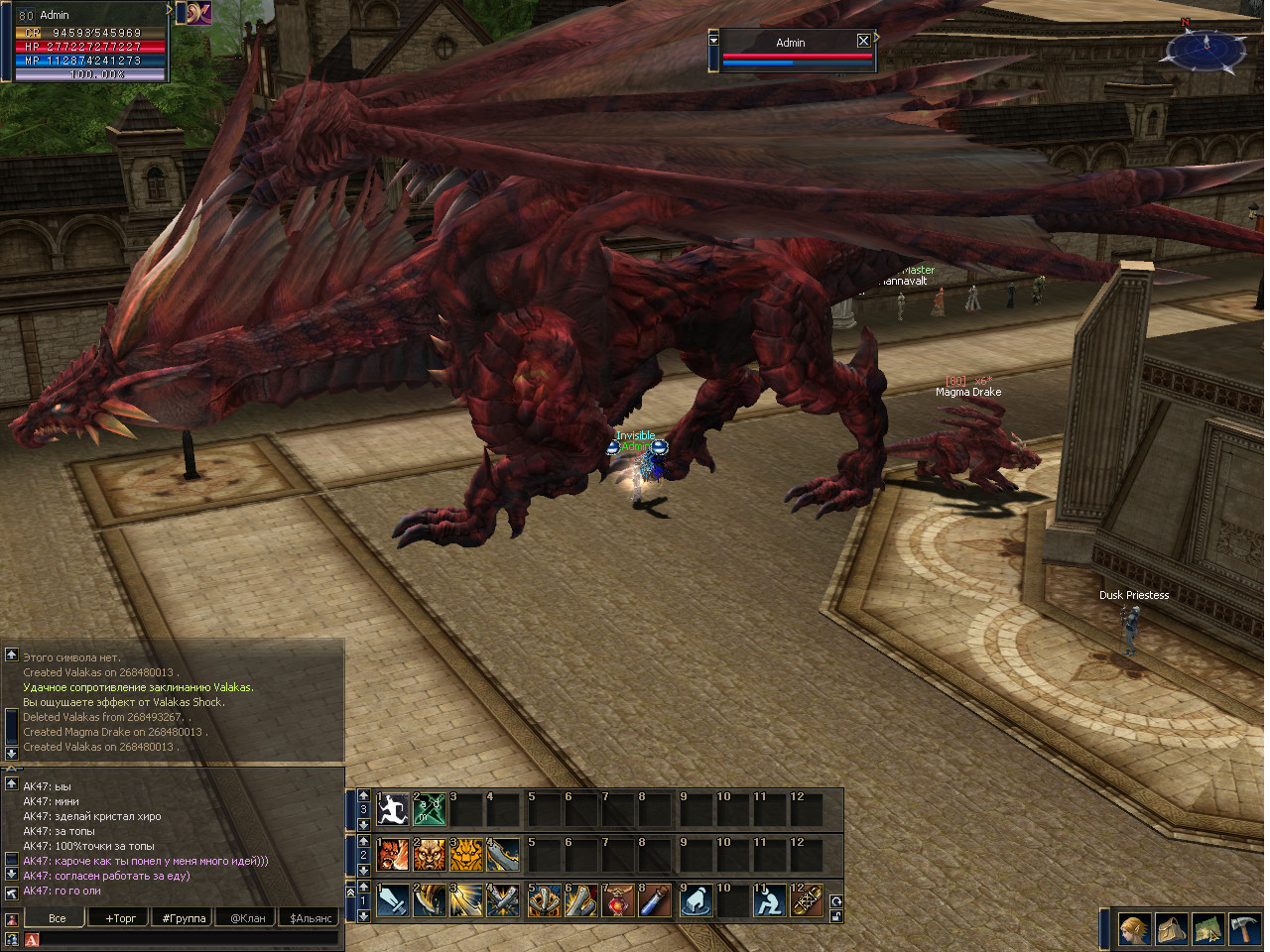Open the #Группа chat tab
The width and height of the screenshot is (1270, 952).
pyautogui.click(x=184, y=918)
